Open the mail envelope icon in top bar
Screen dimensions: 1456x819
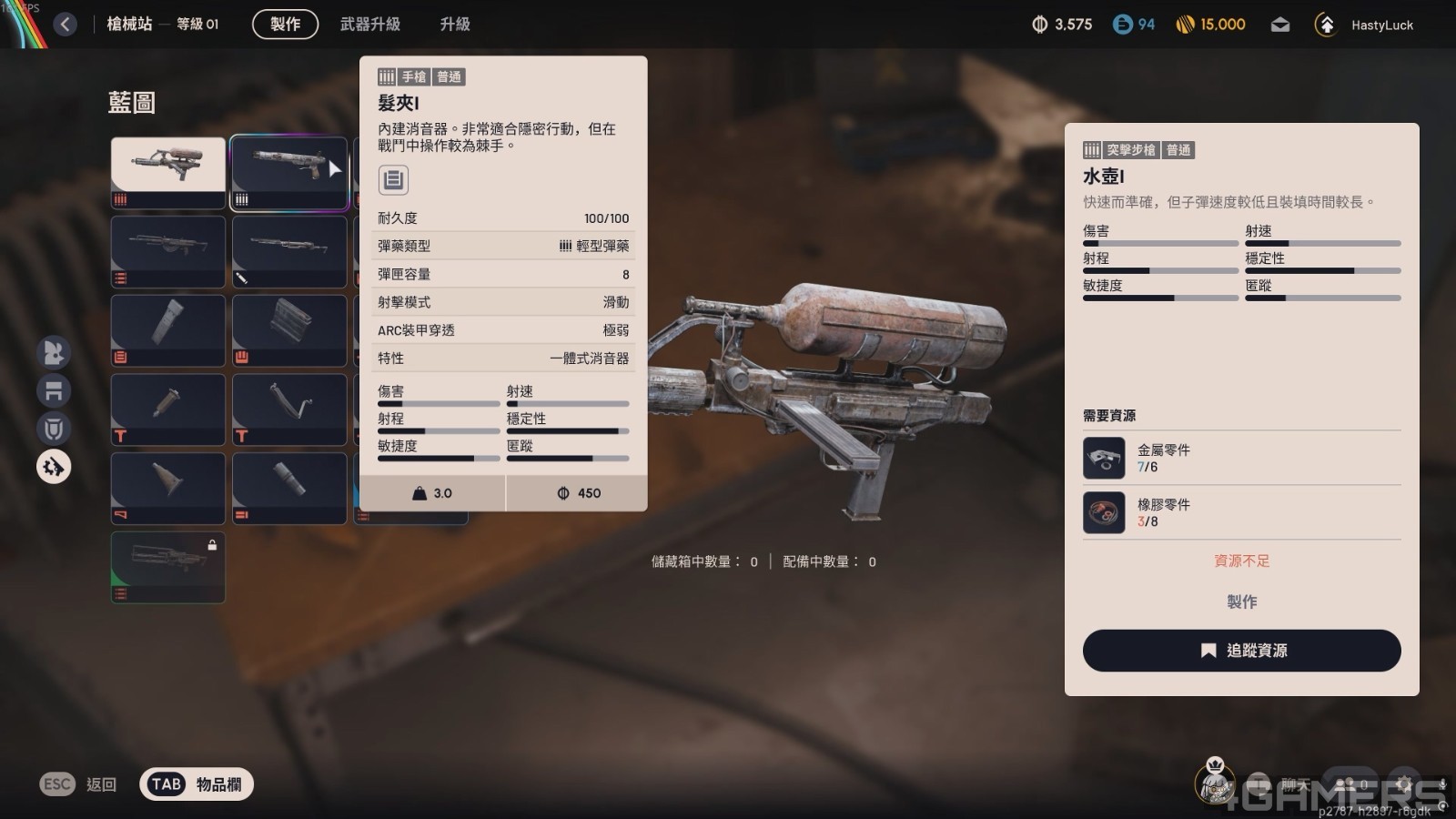(1280, 25)
